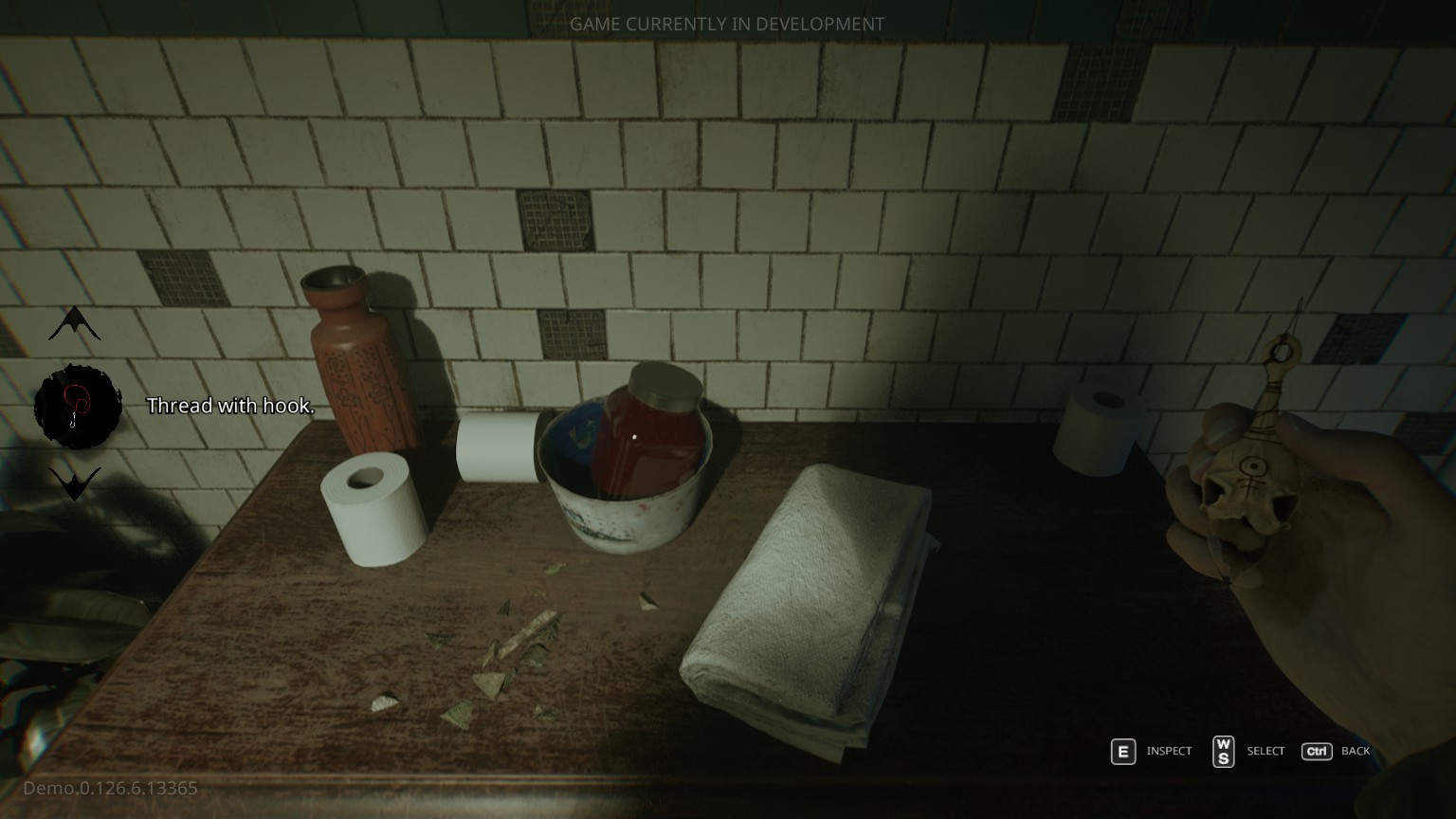Screen dimensions: 1456x819
Task: Click the up arrow above the item icon
Action: coord(75,325)
